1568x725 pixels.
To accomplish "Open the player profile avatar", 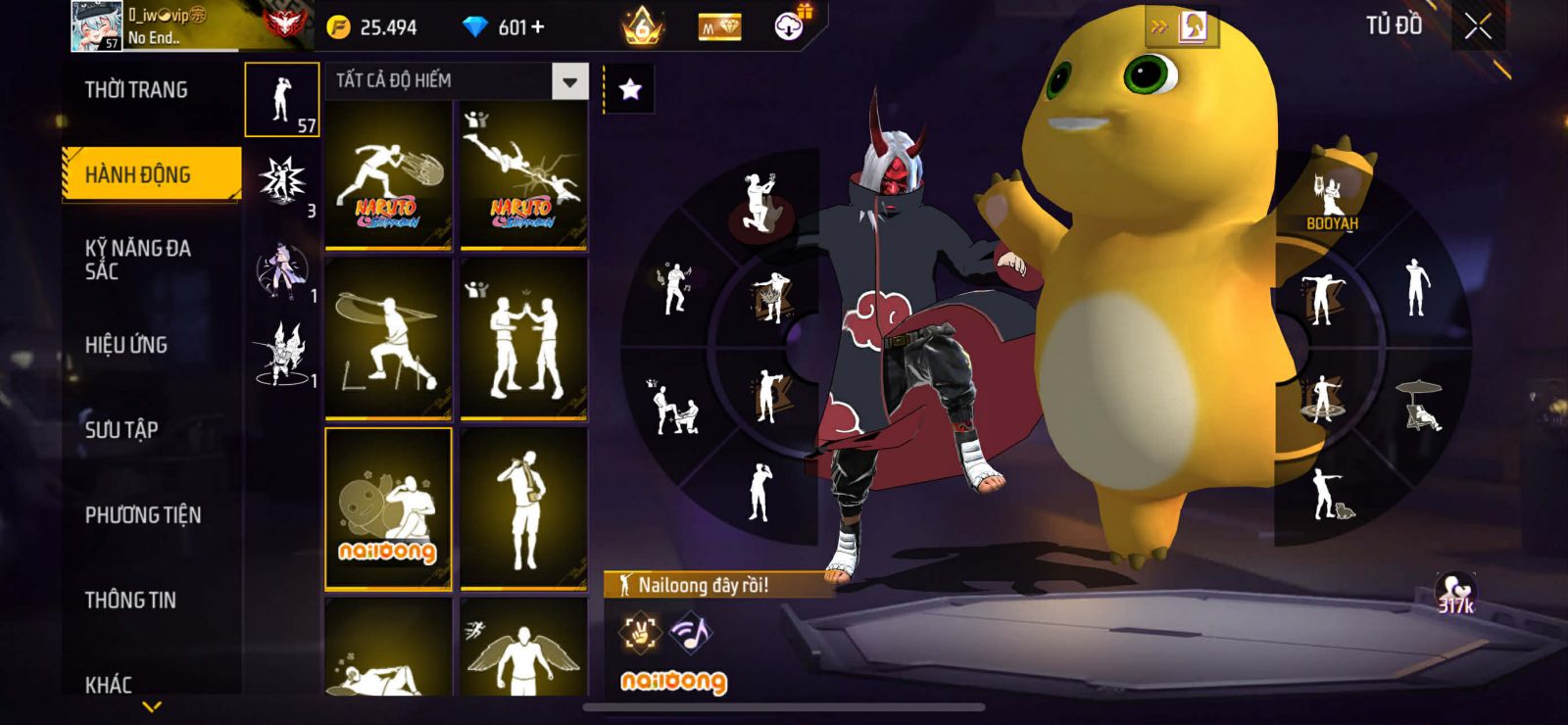I will point(96,25).
